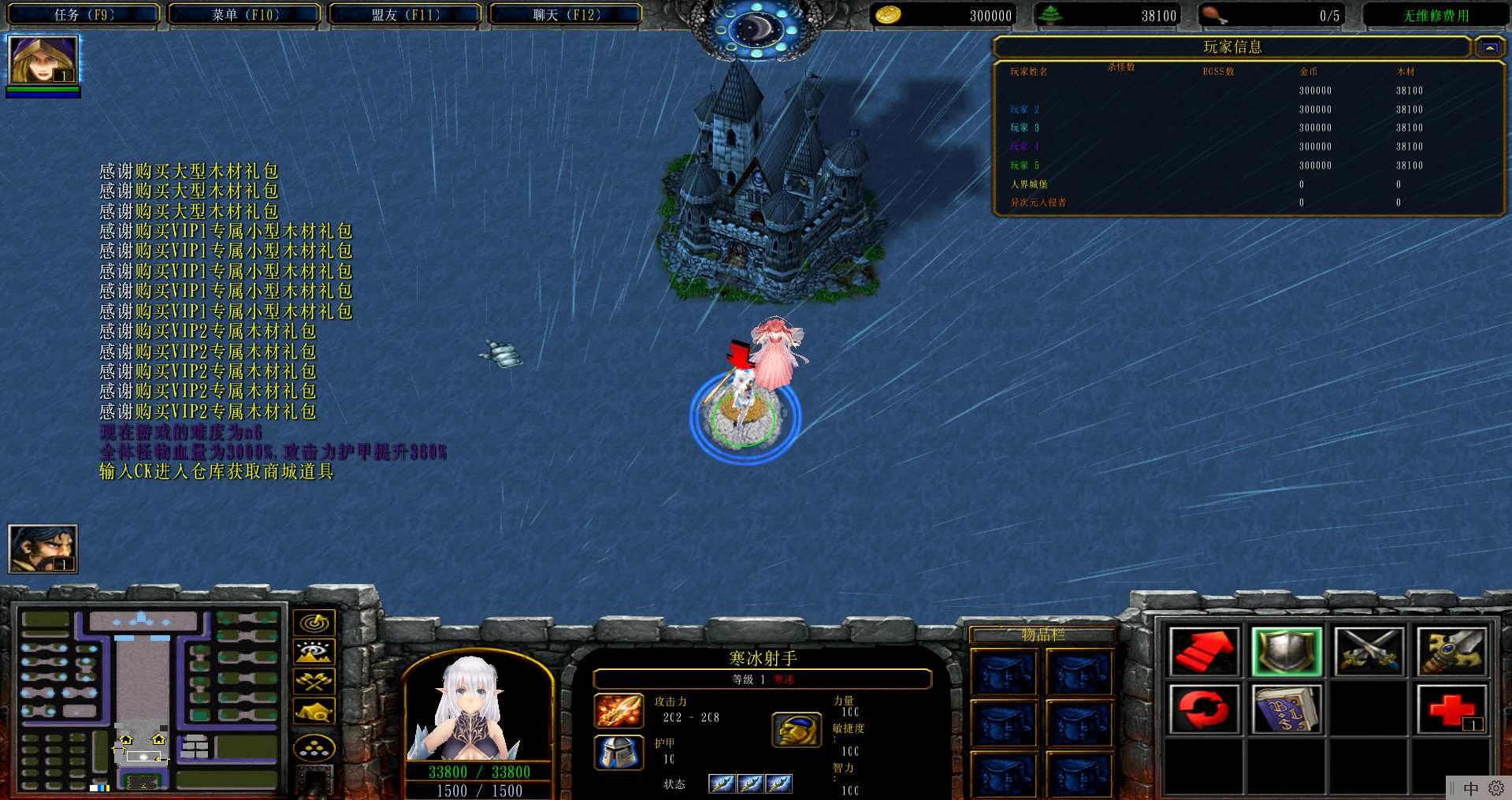Open the blue spellbook ability
1512x800 pixels.
click(x=1286, y=709)
